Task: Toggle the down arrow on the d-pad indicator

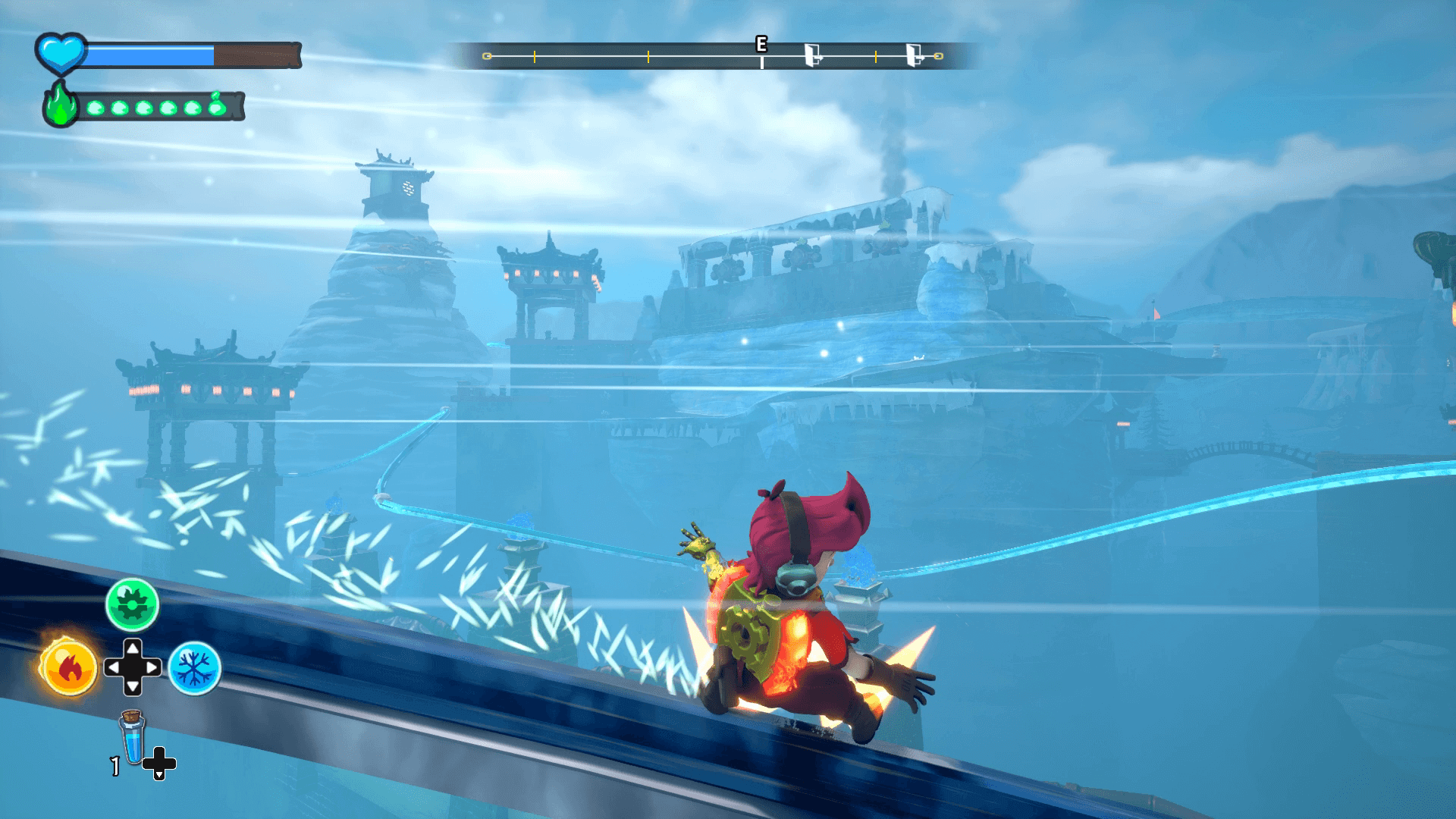Action: 133,689
